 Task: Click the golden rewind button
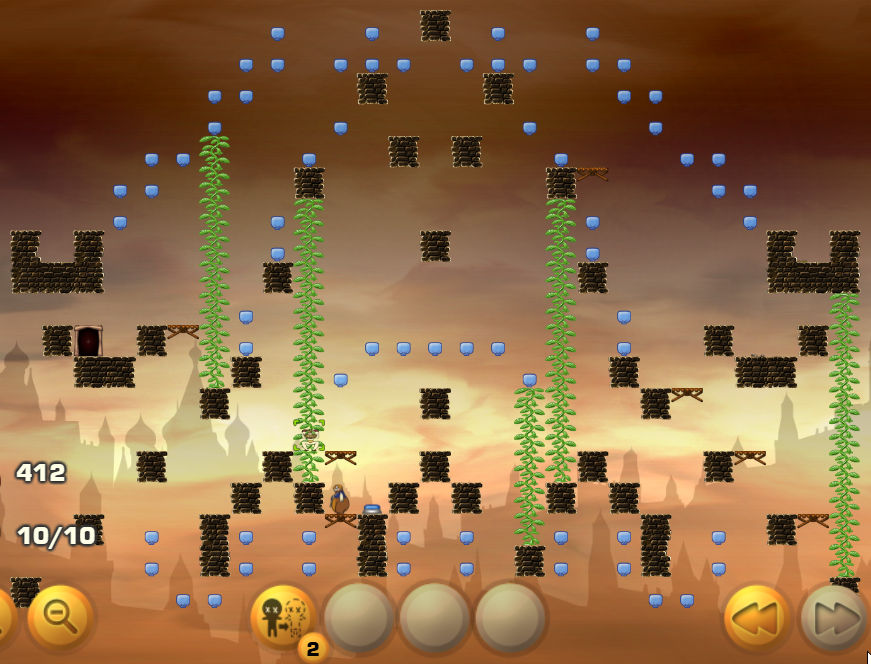pyautogui.click(x=757, y=618)
